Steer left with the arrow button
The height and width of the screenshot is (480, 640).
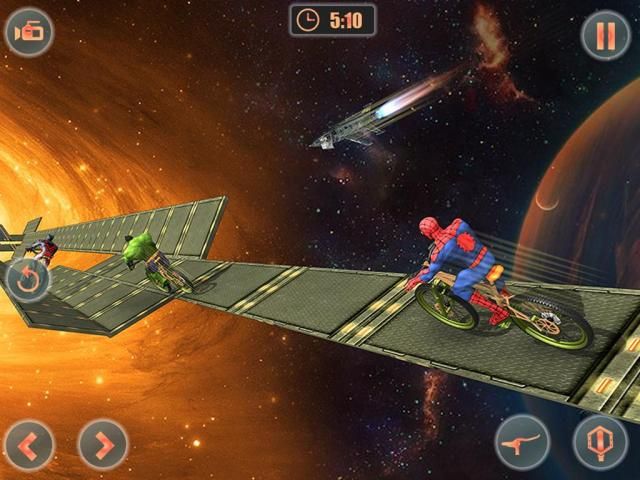tap(29, 443)
